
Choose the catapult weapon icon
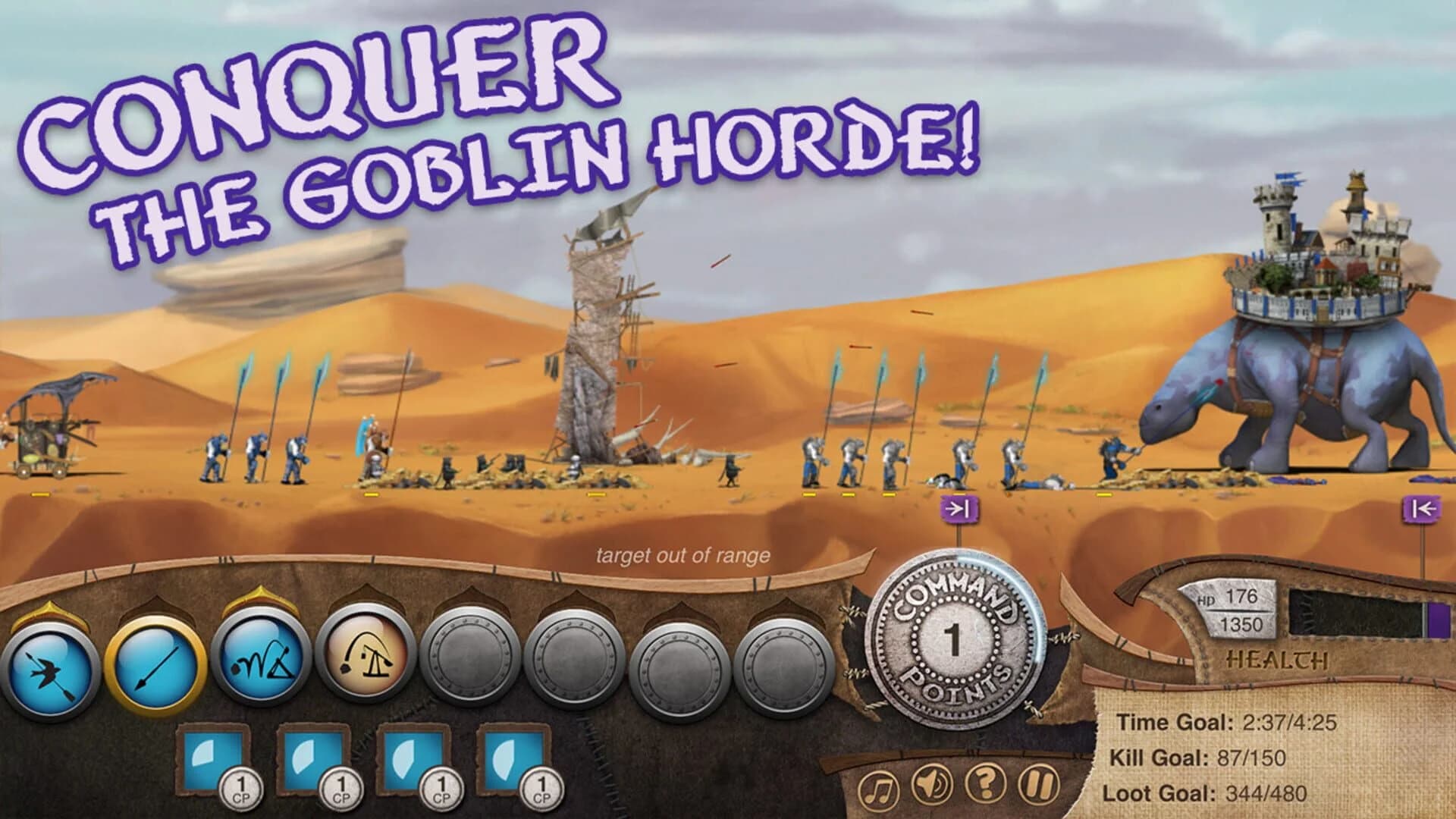pyautogui.click(x=363, y=664)
